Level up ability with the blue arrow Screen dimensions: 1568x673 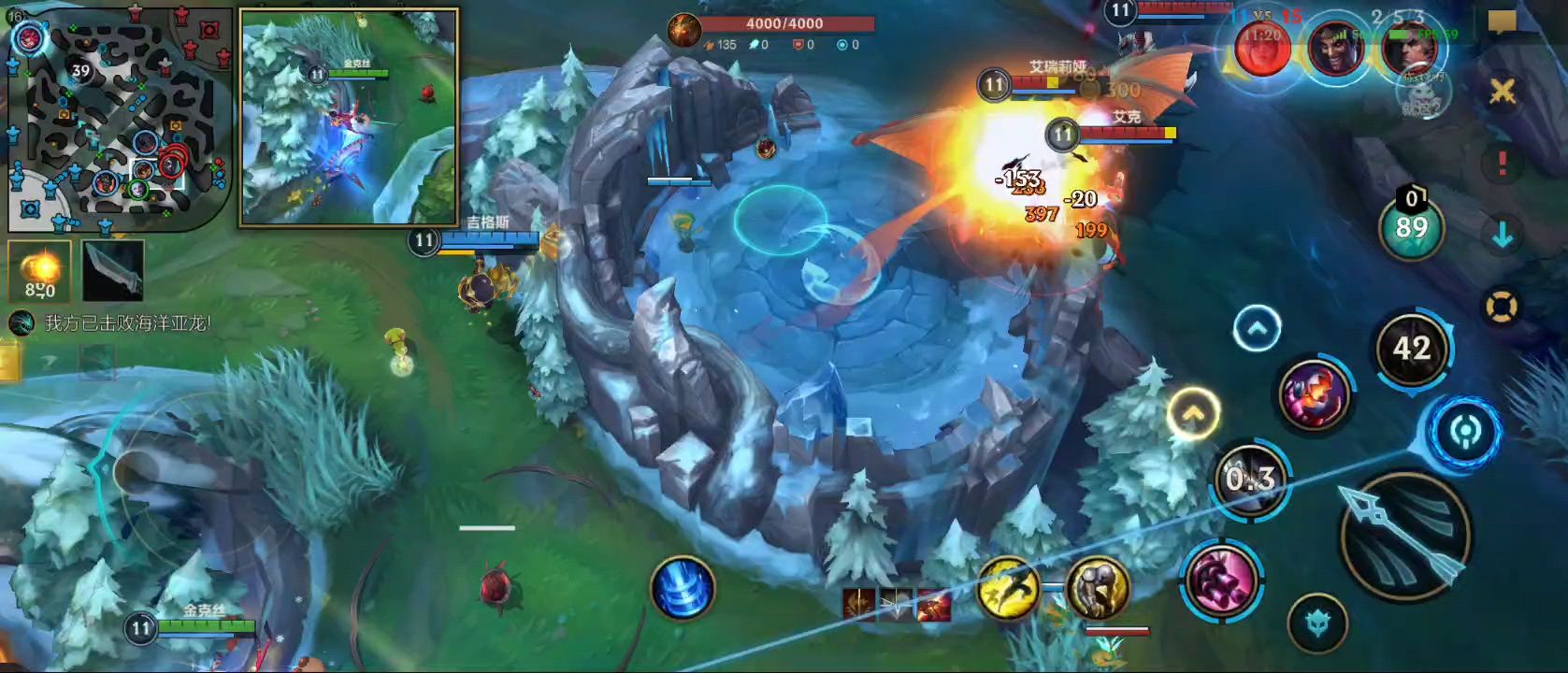point(1257,329)
